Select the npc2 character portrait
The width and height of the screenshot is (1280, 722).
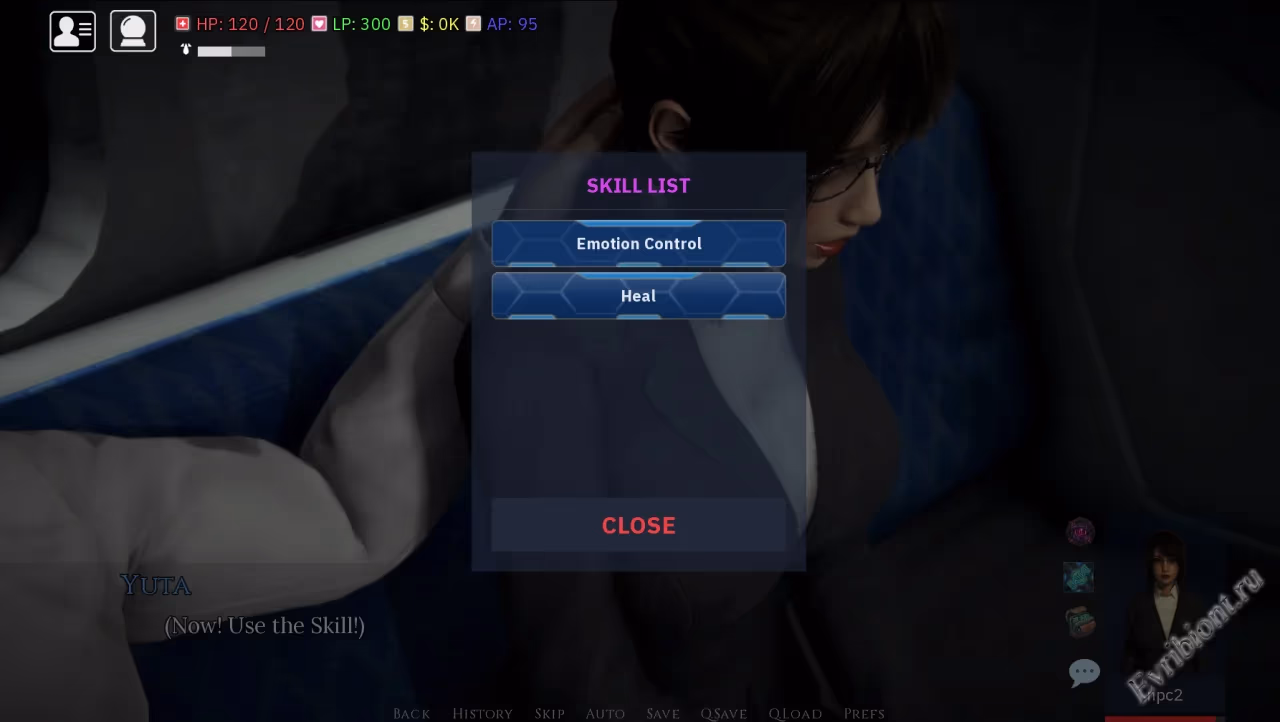click(x=1164, y=620)
